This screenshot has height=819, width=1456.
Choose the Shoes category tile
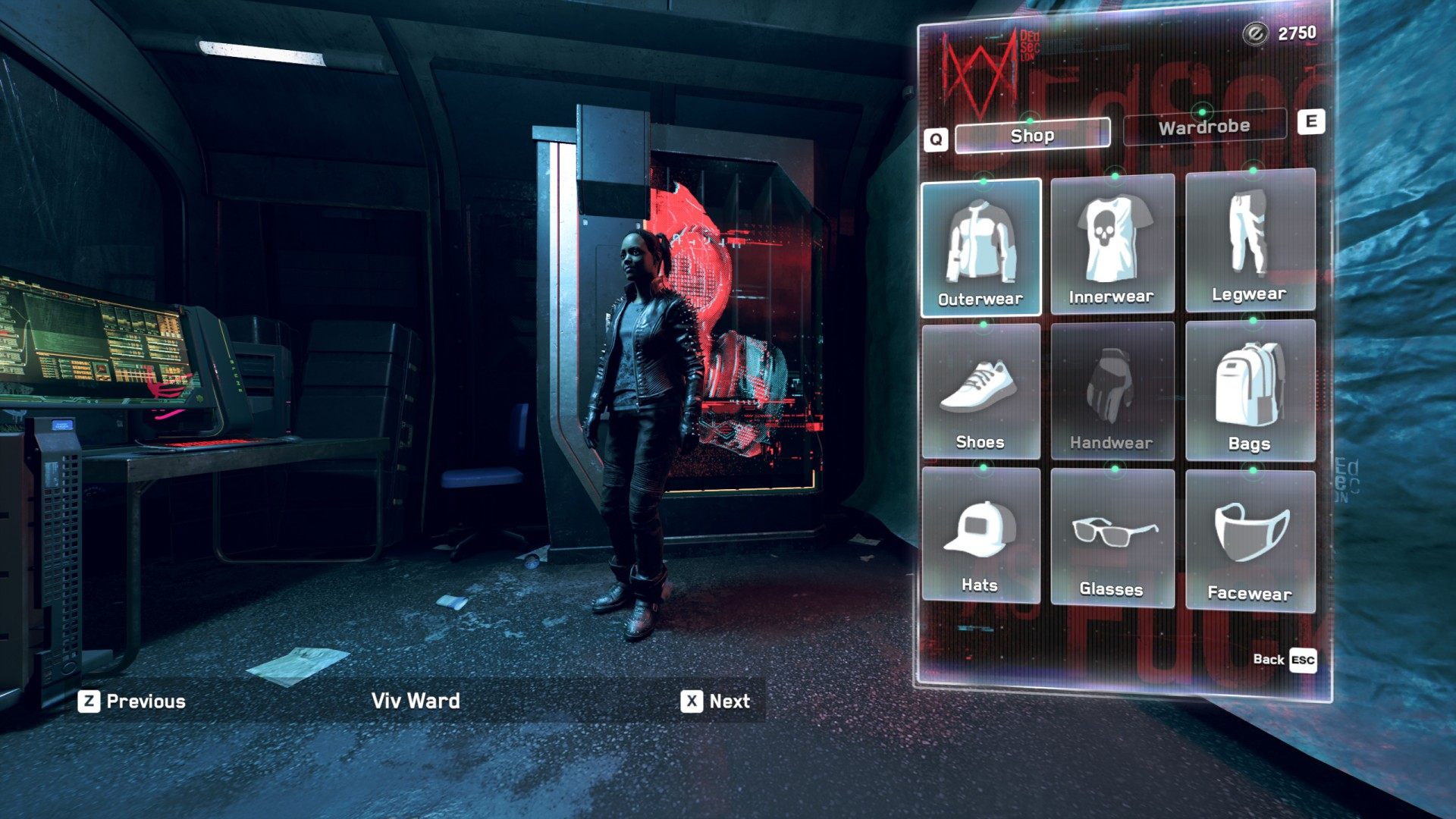click(x=981, y=391)
